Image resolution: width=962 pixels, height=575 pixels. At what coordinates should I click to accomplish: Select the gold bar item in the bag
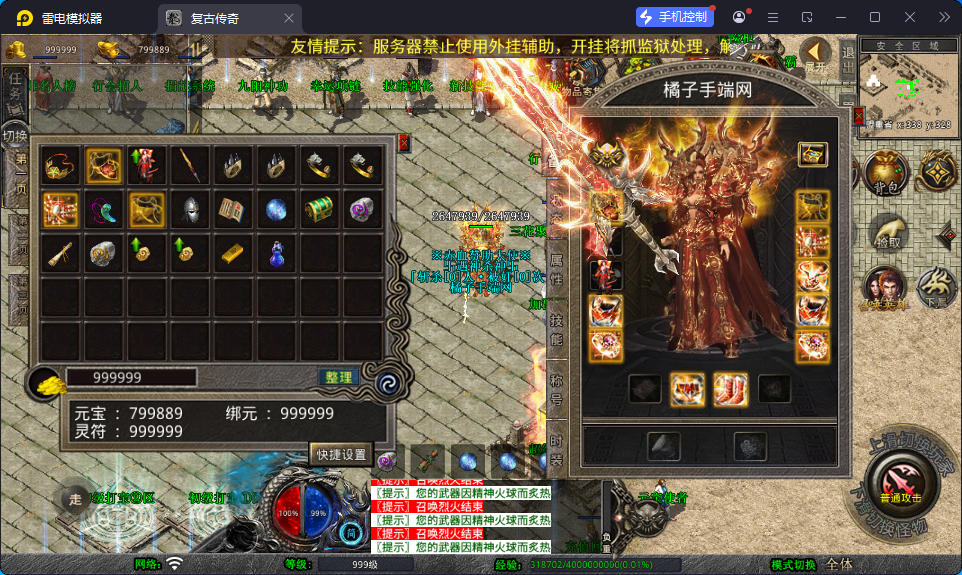(x=233, y=254)
